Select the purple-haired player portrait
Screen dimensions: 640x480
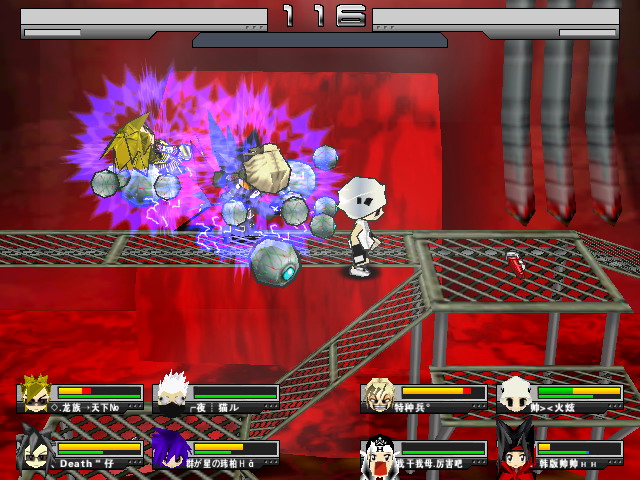pos(172,449)
